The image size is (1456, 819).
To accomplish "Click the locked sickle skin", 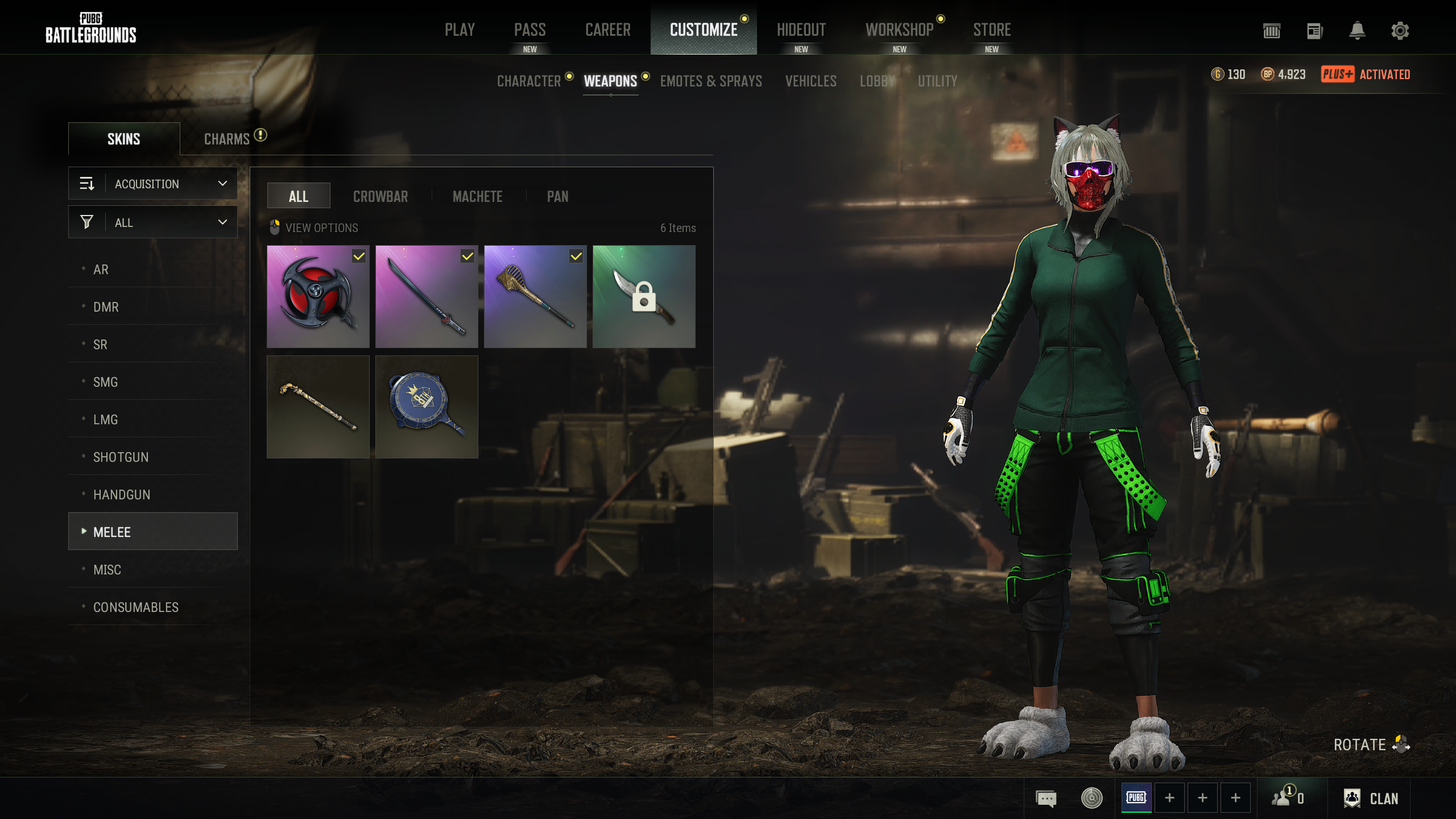I will (x=644, y=297).
